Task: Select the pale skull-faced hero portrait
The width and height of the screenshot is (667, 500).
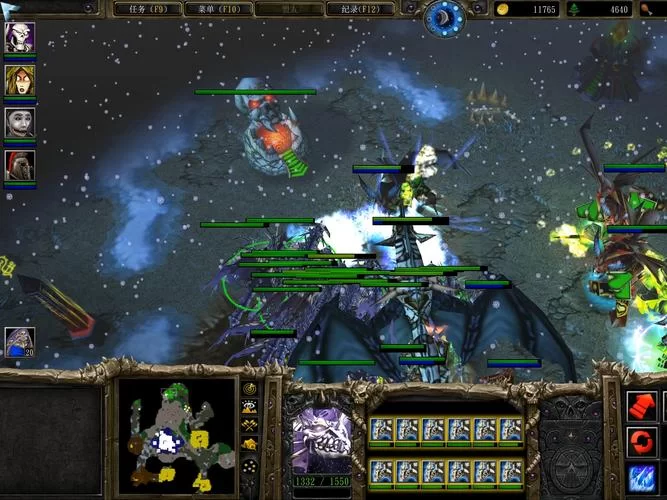Action: coord(19,37)
